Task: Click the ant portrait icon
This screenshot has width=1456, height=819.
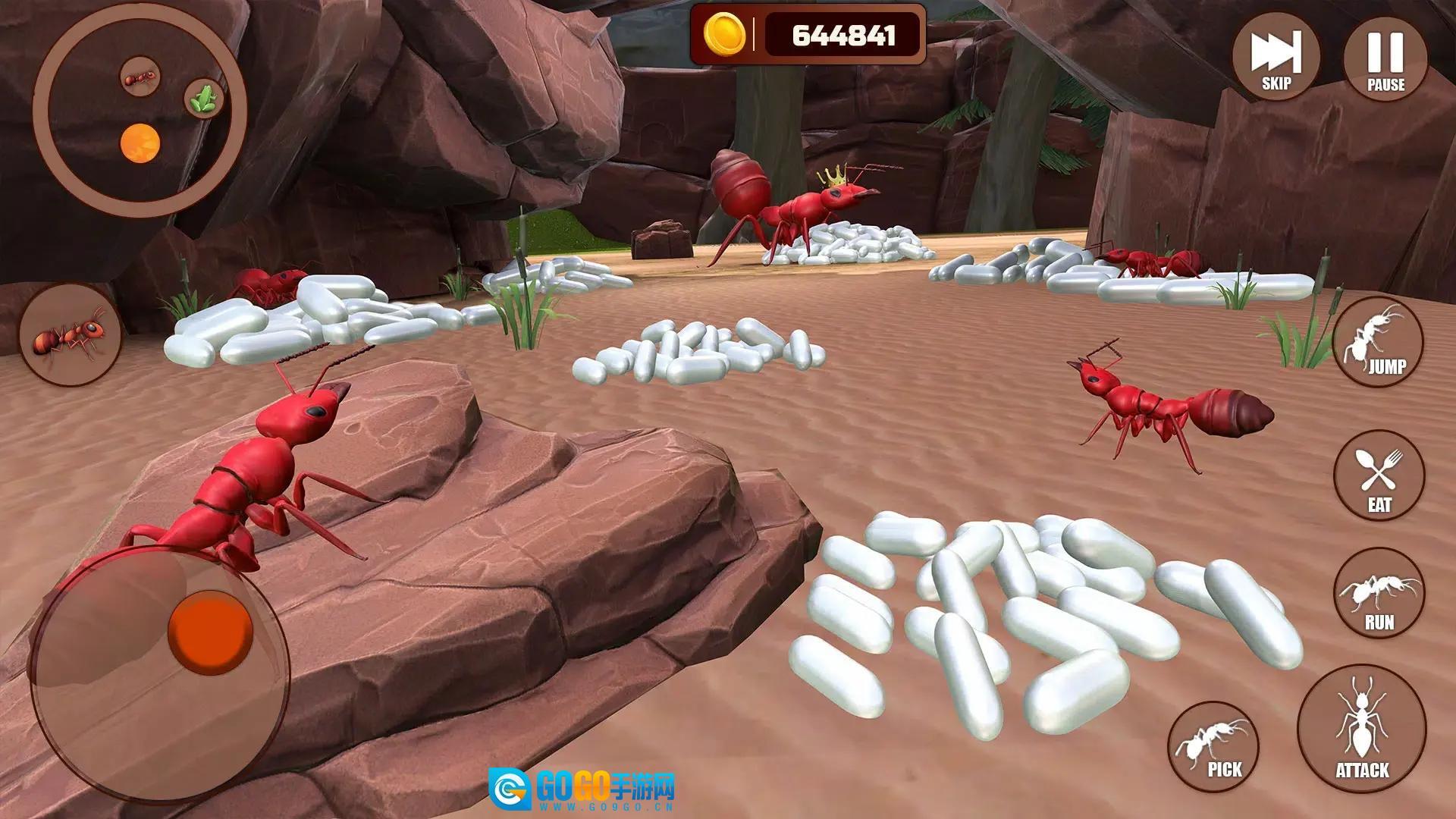Action: [71, 334]
